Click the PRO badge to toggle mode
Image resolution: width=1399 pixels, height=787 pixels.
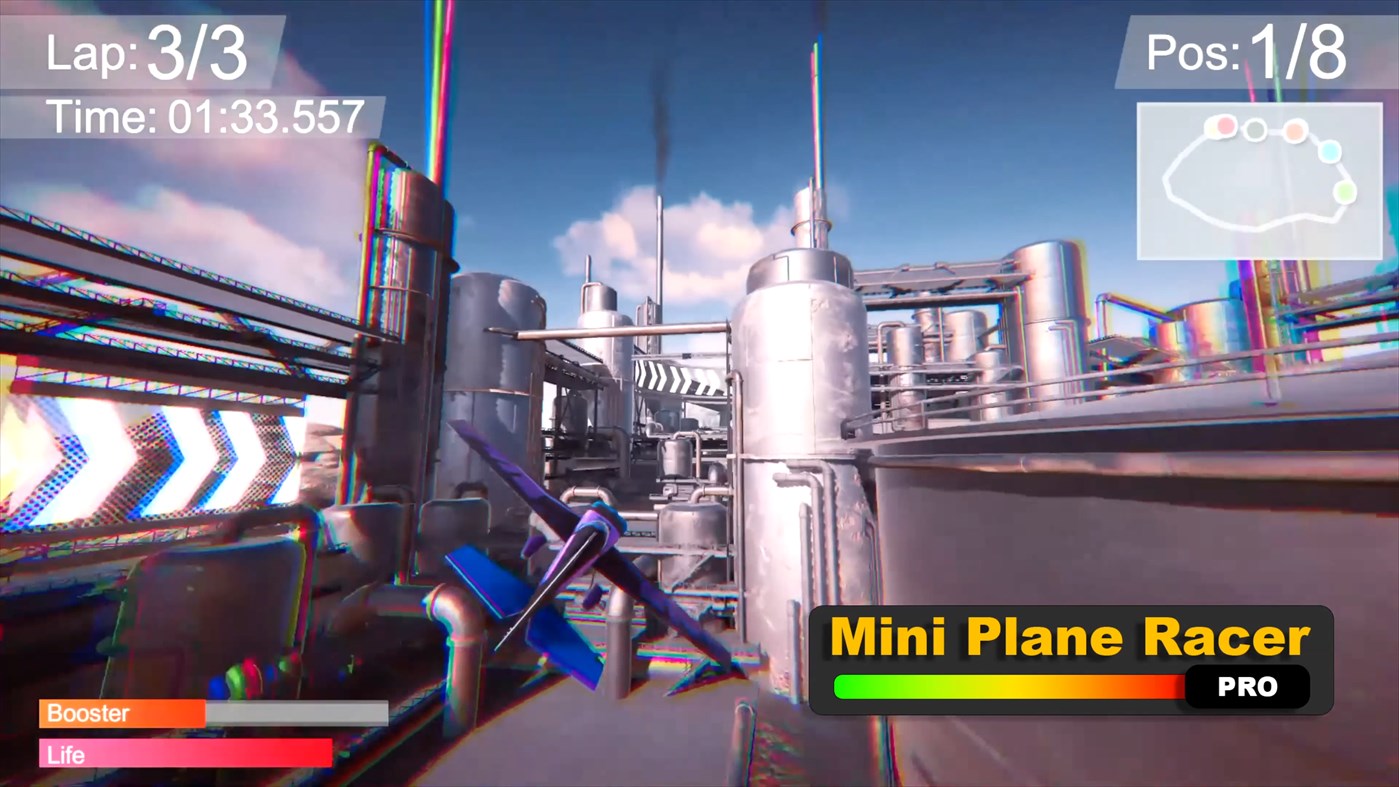[x=1246, y=687]
